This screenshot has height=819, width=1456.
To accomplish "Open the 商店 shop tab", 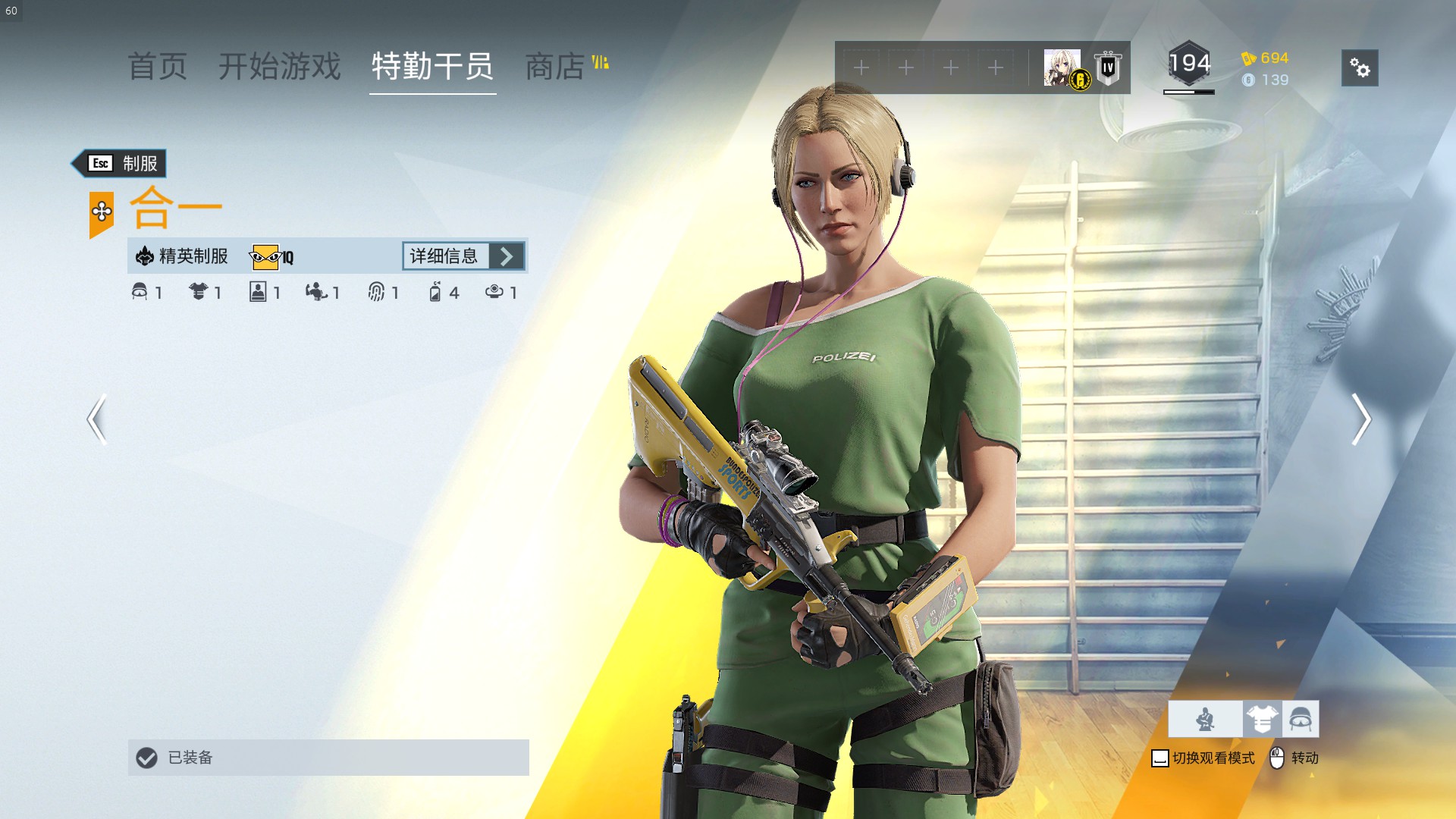I will coord(556,67).
